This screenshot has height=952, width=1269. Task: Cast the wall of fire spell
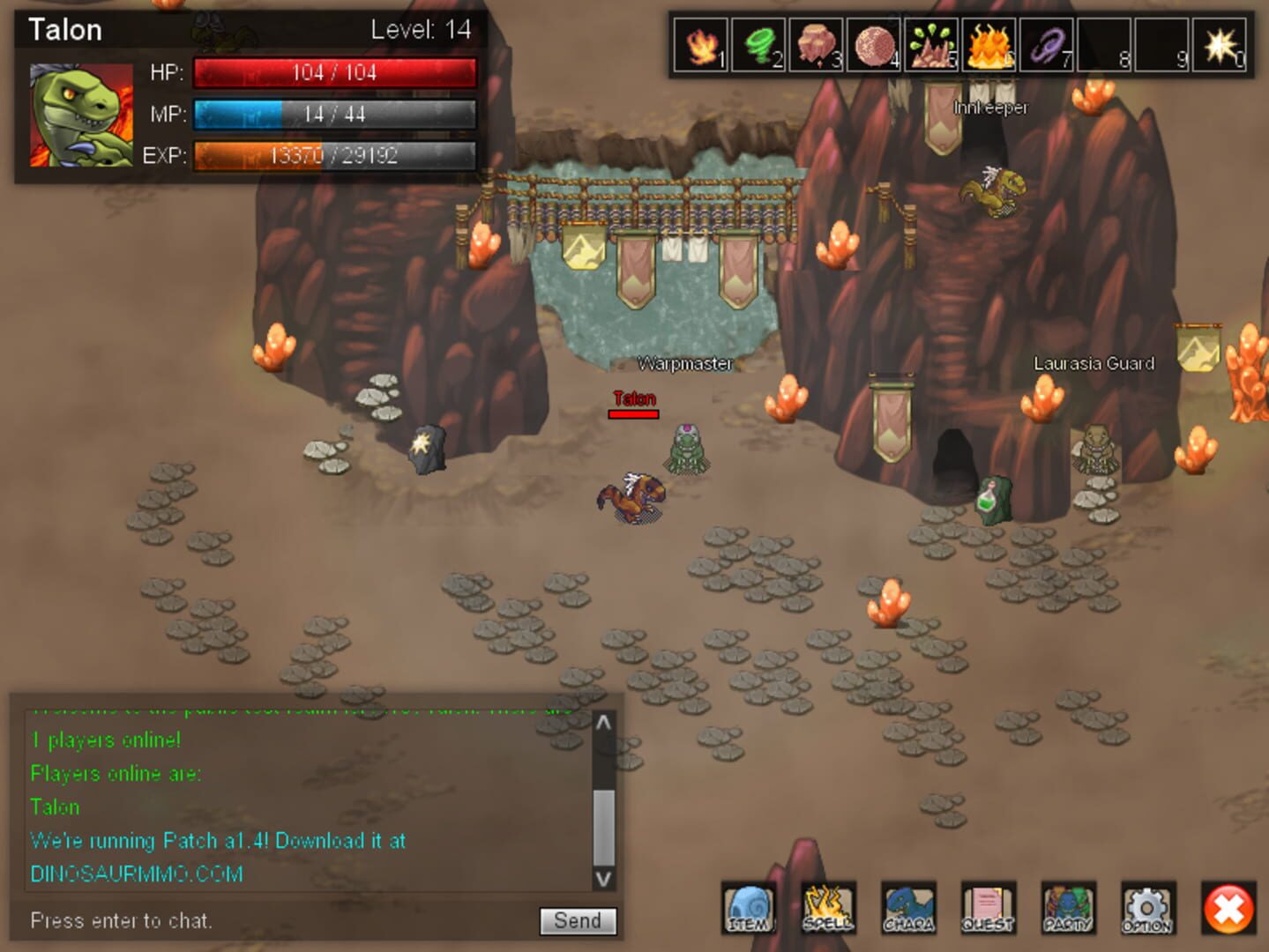989,45
